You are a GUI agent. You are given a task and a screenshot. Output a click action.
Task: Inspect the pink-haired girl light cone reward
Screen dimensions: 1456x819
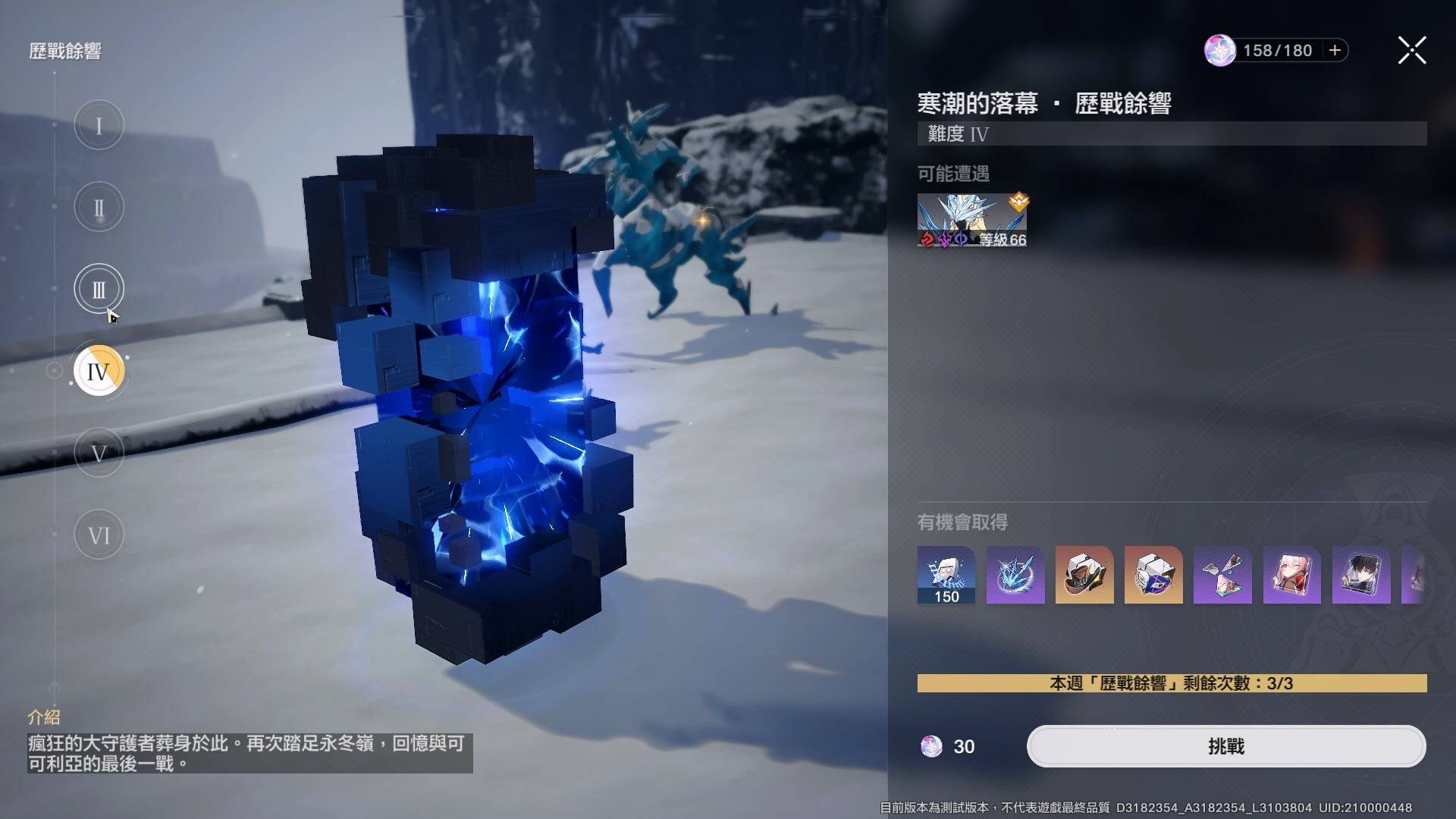point(1291,575)
